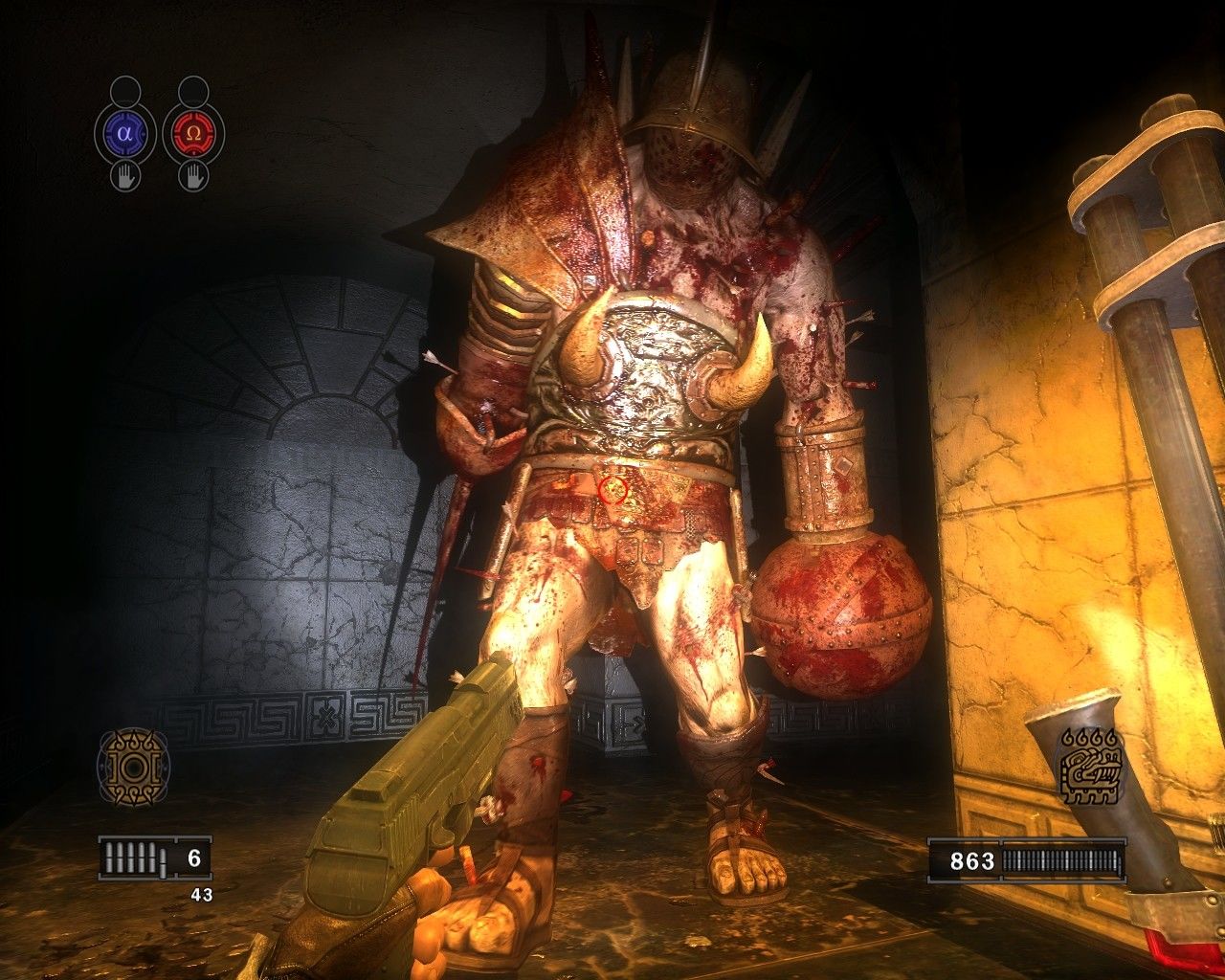Click the carved glyph icon above the 863 counter
1225x980 pixels.
(x=1090, y=768)
